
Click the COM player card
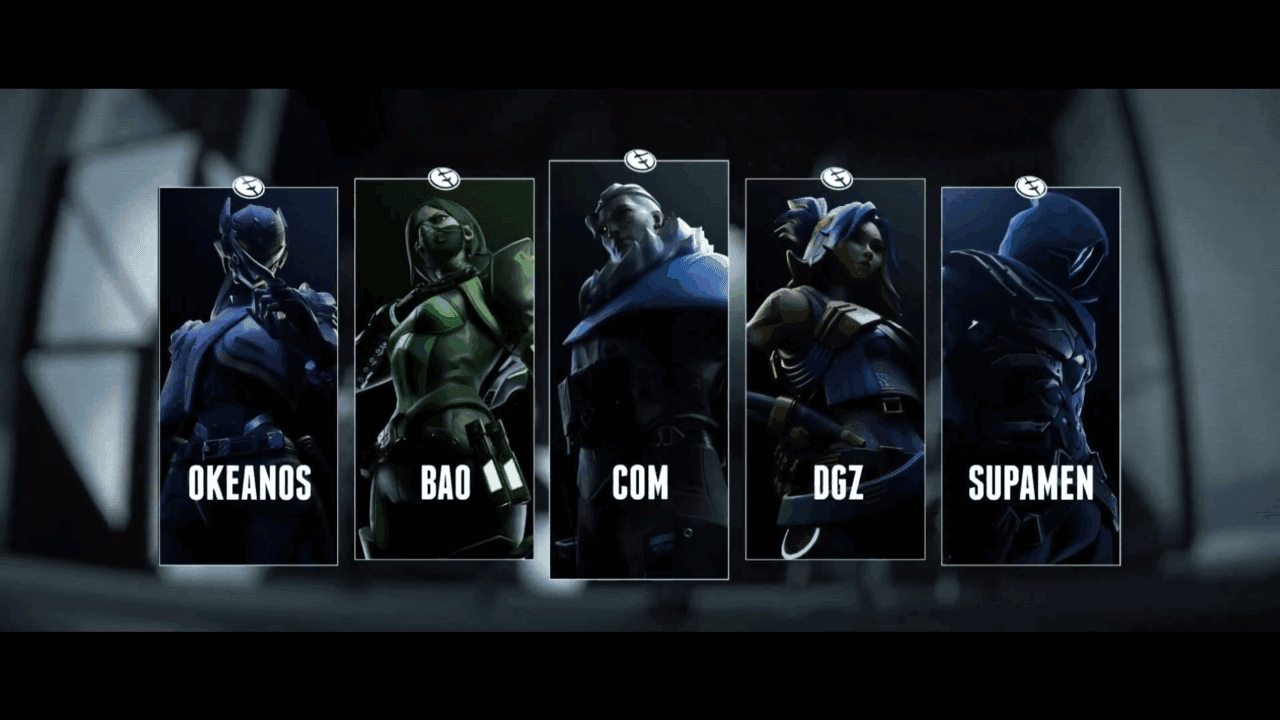point(639,369)
